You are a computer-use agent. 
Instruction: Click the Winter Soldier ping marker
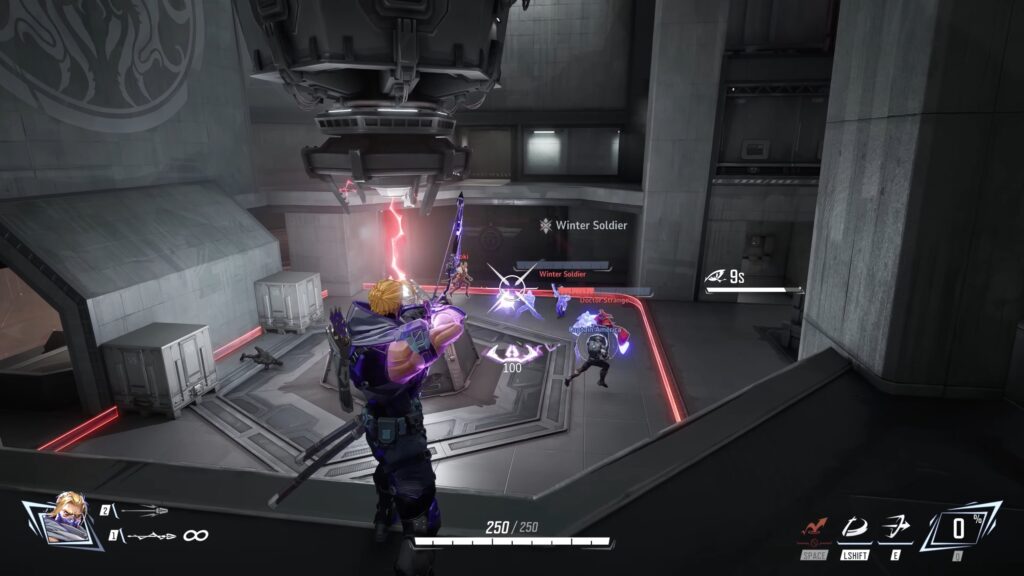(546, 226)
